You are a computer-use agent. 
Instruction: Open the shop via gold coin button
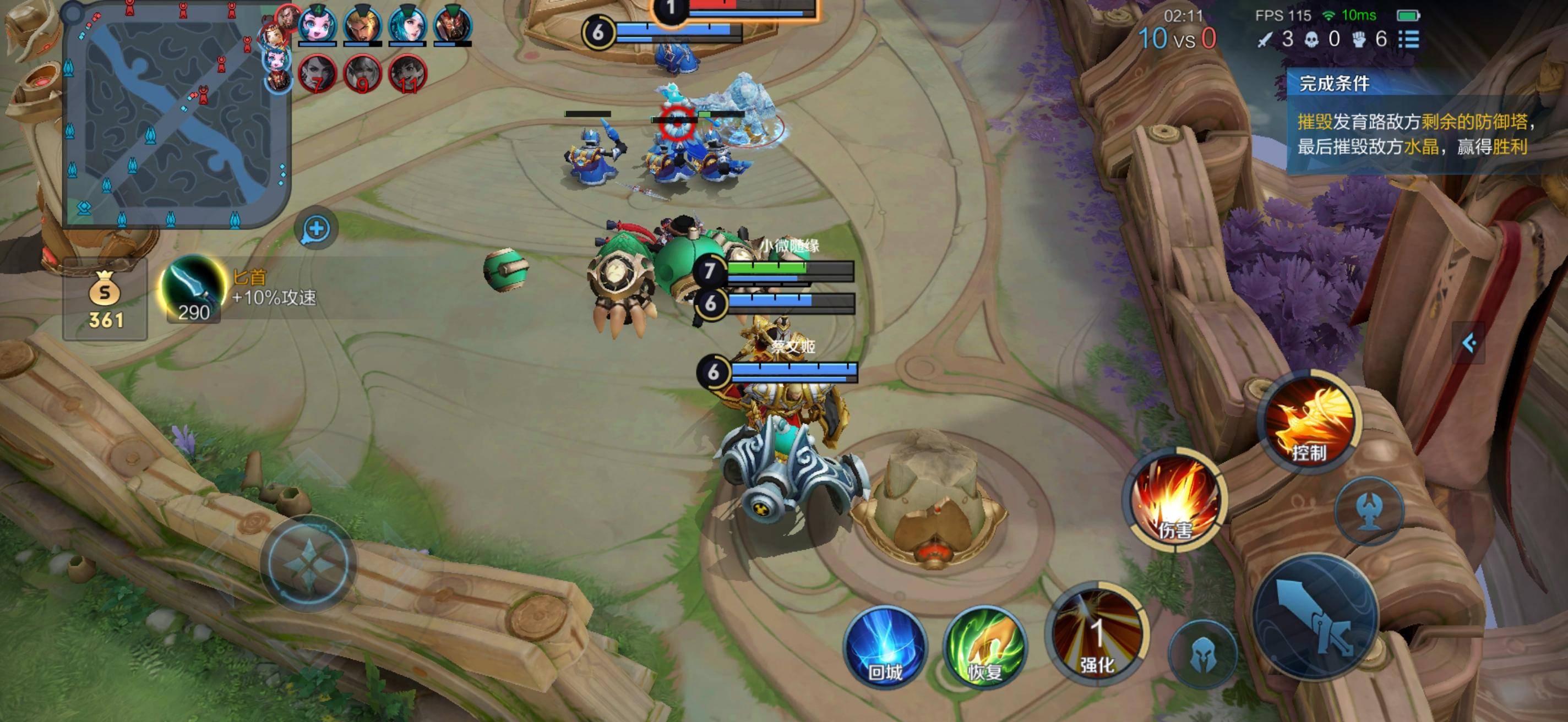pyautogui.click(x=105, y=299)
